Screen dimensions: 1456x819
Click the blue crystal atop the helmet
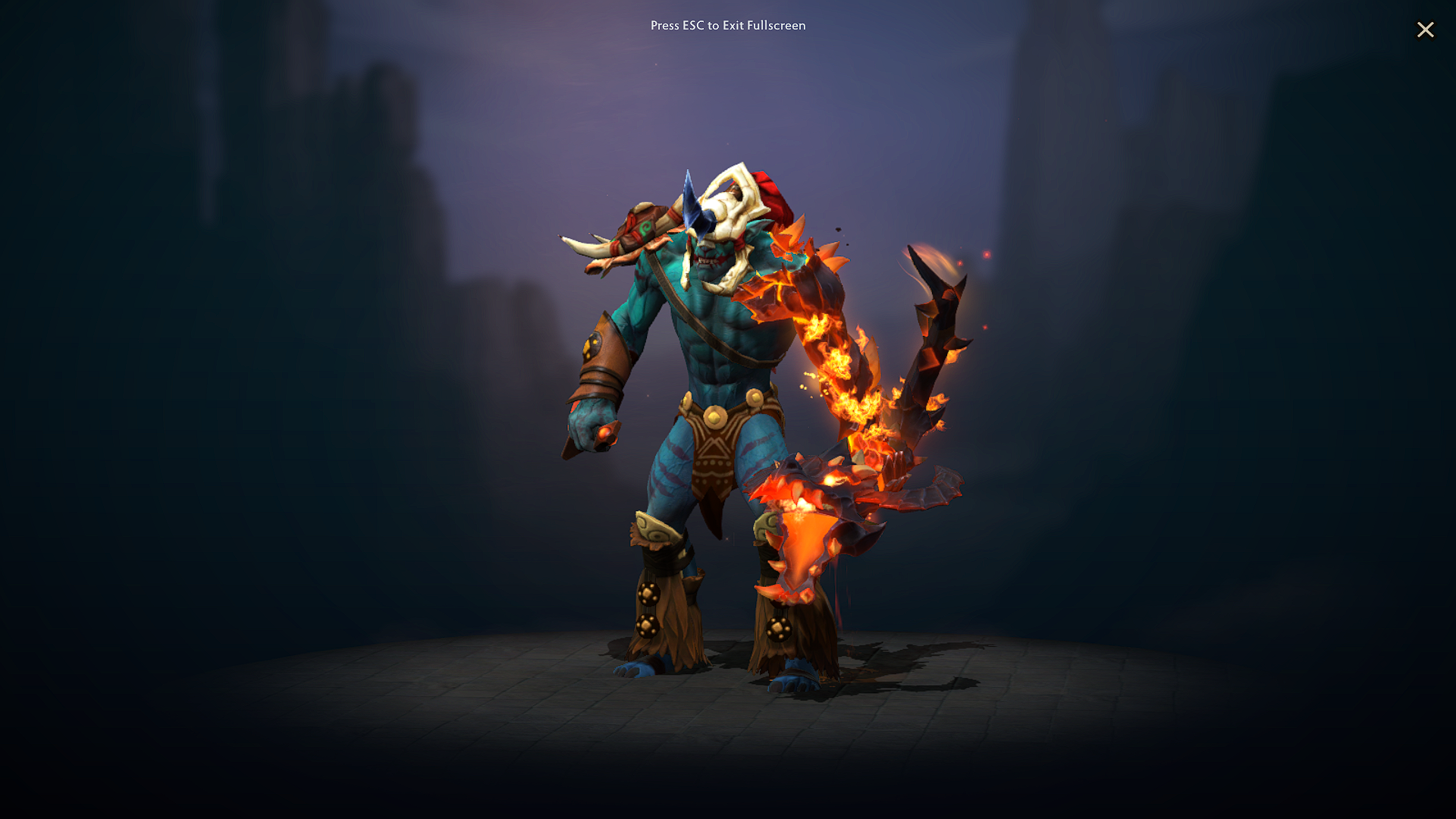click(x=694, y=205)
